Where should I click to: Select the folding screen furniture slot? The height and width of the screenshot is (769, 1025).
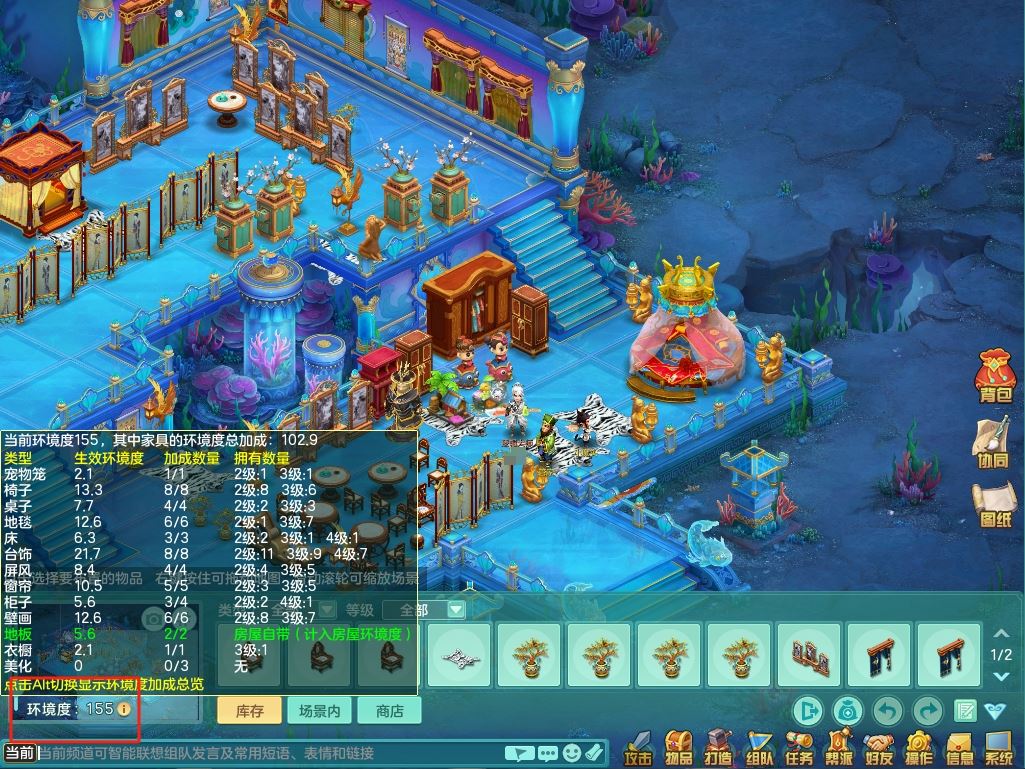(809, 655)
